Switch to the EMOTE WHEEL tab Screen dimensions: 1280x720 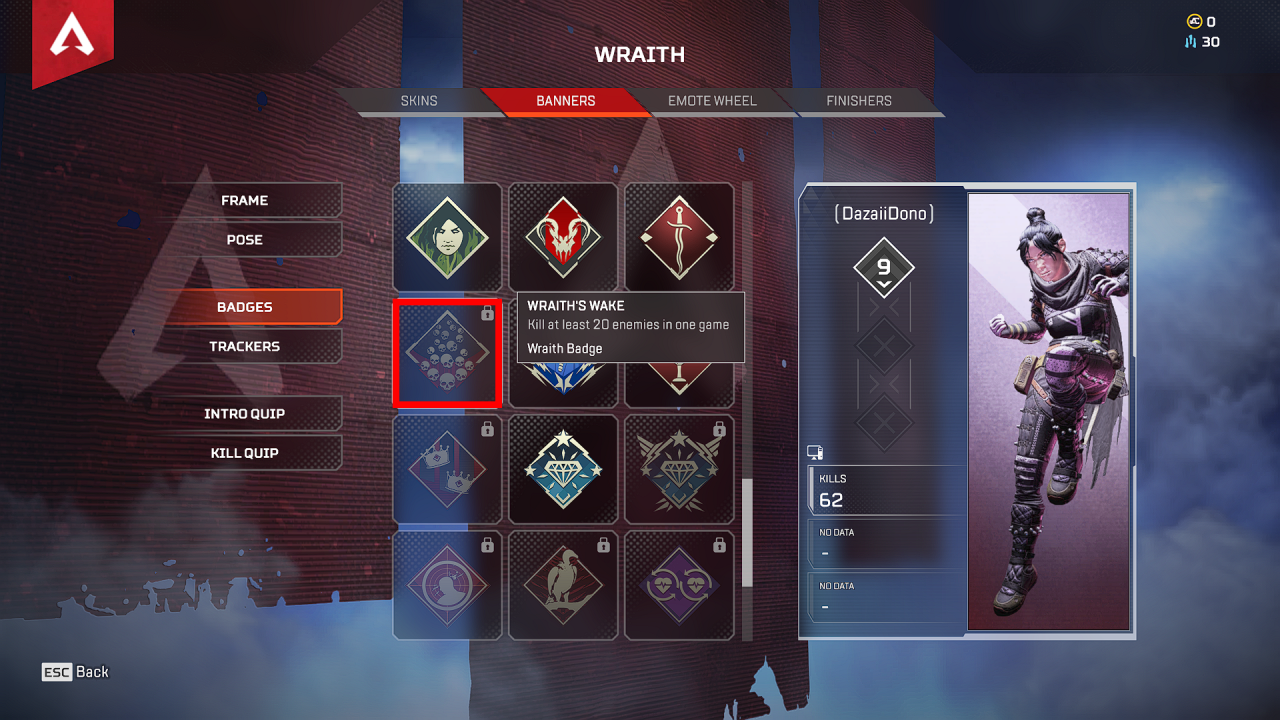(712, 100)
